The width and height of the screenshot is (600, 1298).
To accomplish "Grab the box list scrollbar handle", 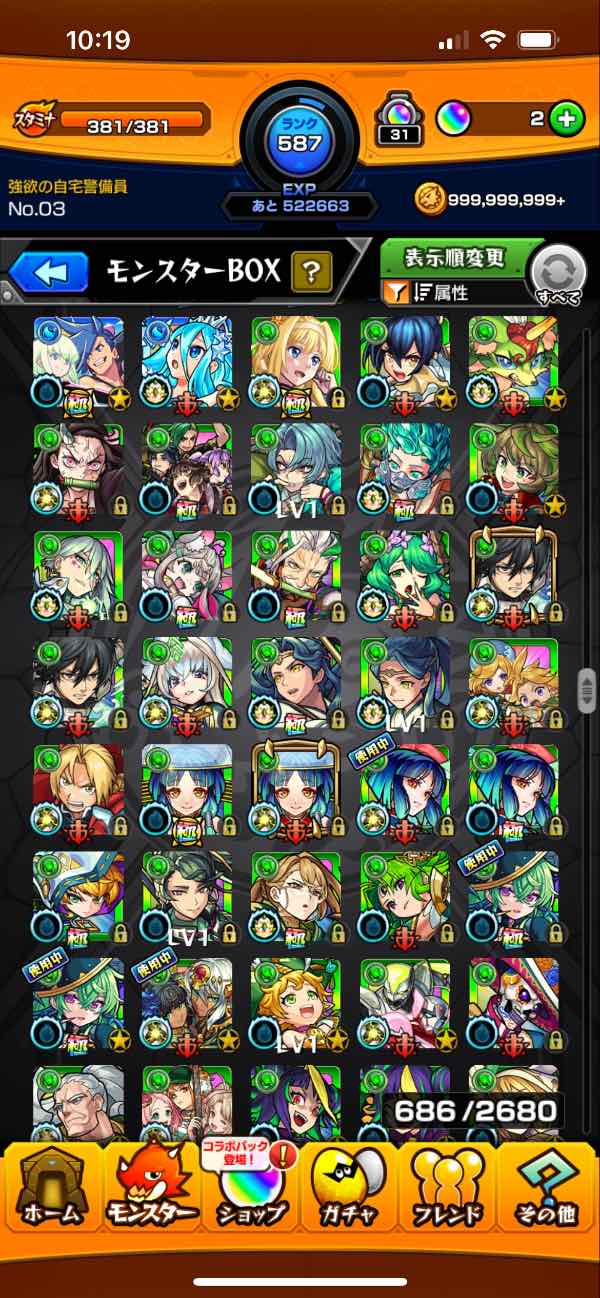I will pos(588,692).
